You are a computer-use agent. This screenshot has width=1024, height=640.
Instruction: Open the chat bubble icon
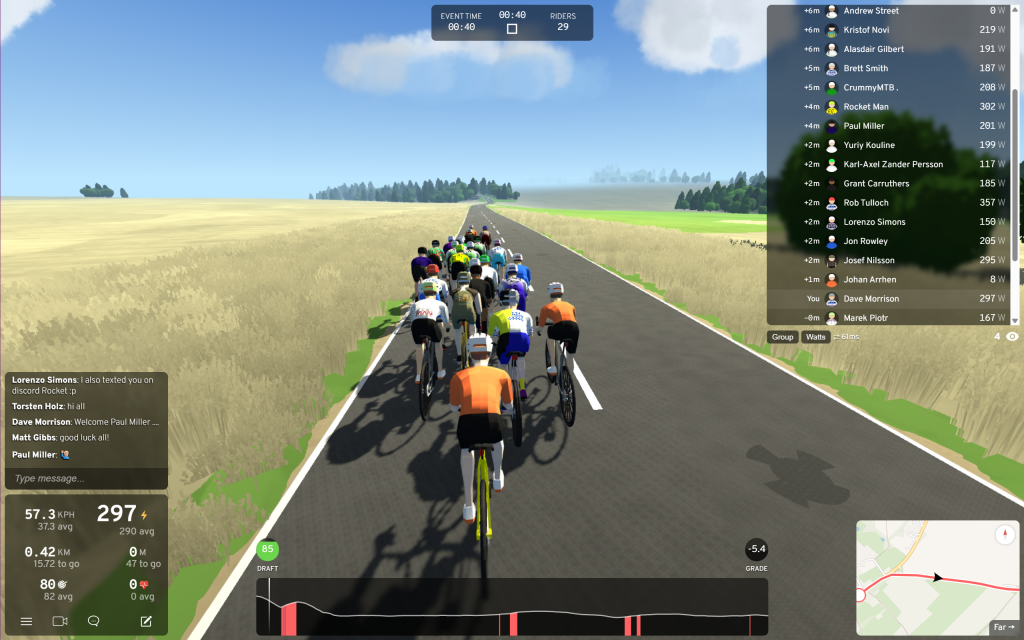[x=93, y=621]
